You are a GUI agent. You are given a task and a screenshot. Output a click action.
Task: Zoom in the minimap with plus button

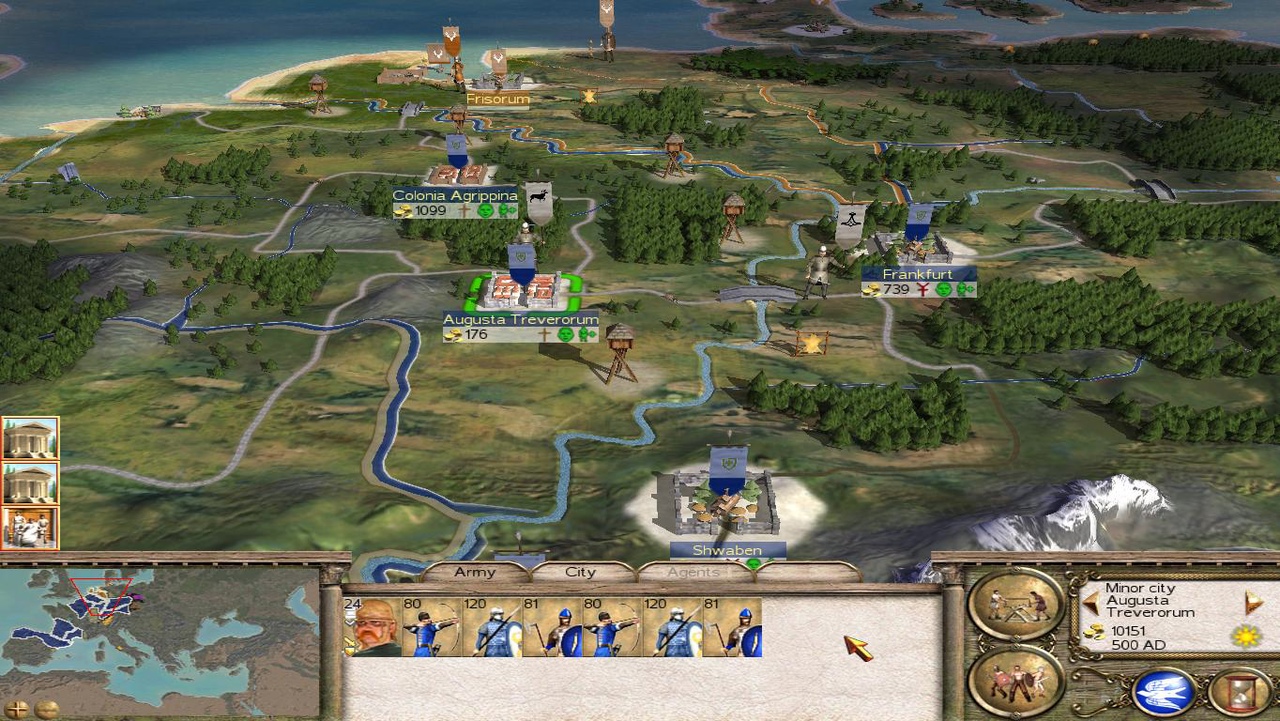tap(17, 709)
